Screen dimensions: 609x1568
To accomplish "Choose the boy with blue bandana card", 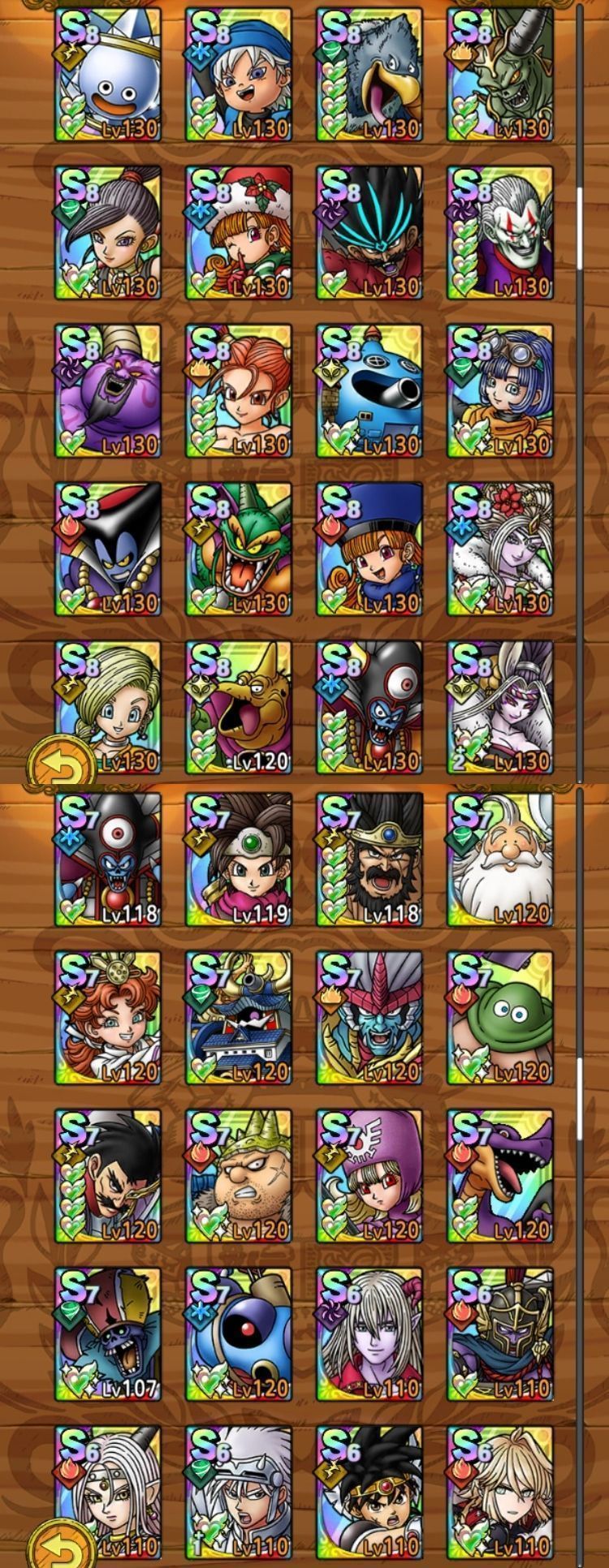I will click(x=239, y=75).
